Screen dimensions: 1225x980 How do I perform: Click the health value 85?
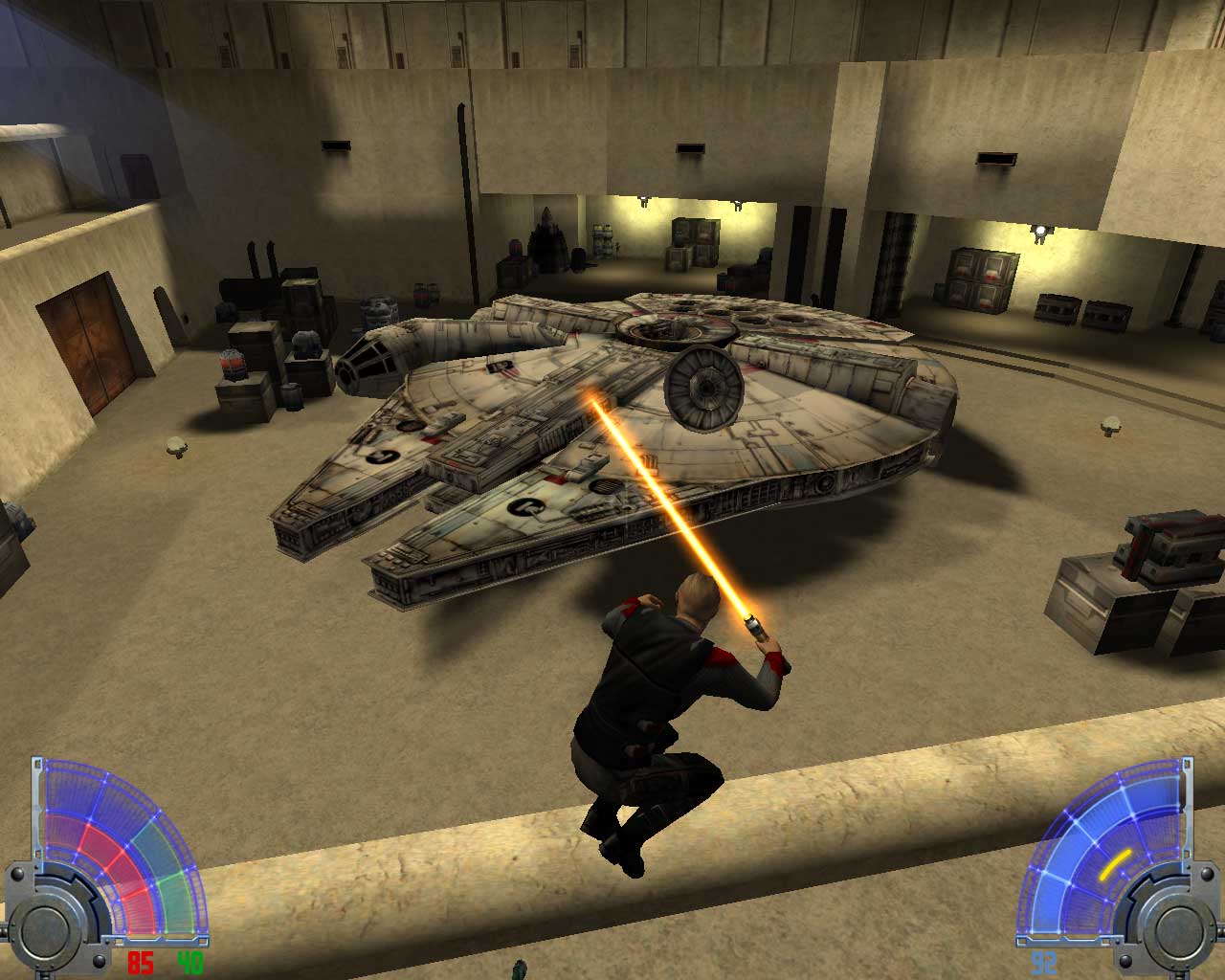tap(141, 963)
